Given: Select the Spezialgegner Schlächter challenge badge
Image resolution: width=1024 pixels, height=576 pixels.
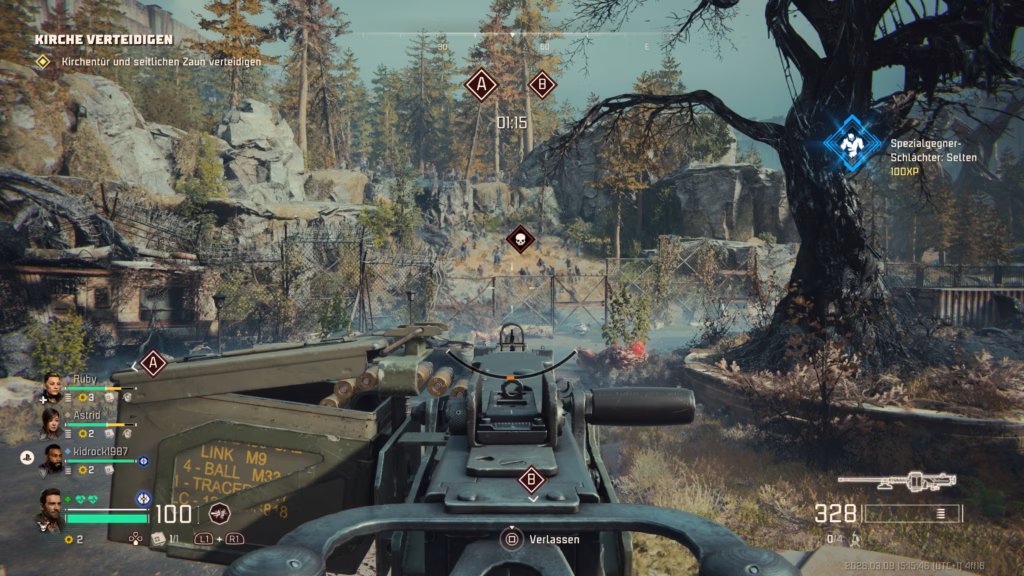Looking at the screenshot, I should [852, 144].
